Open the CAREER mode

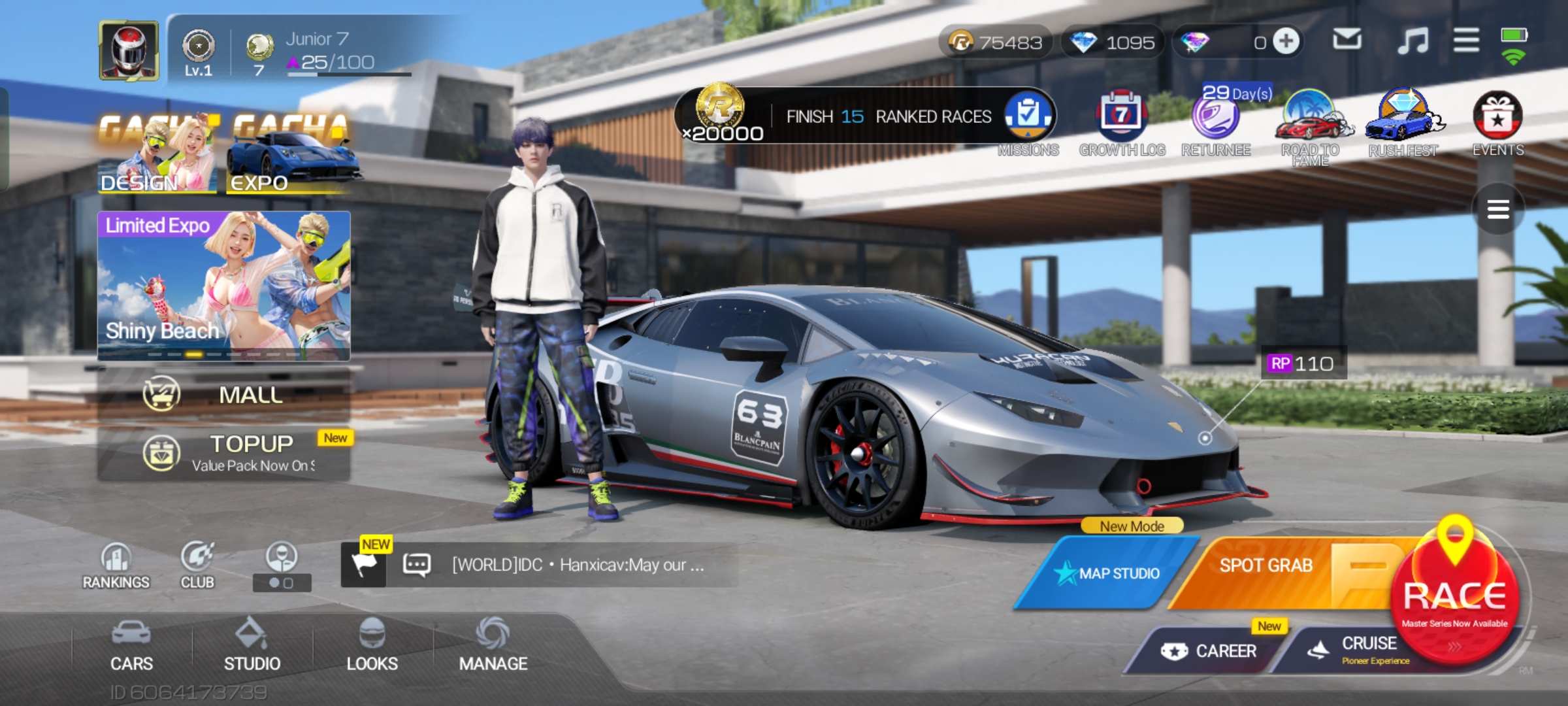pyautogui.click(x=1209, y=650)
